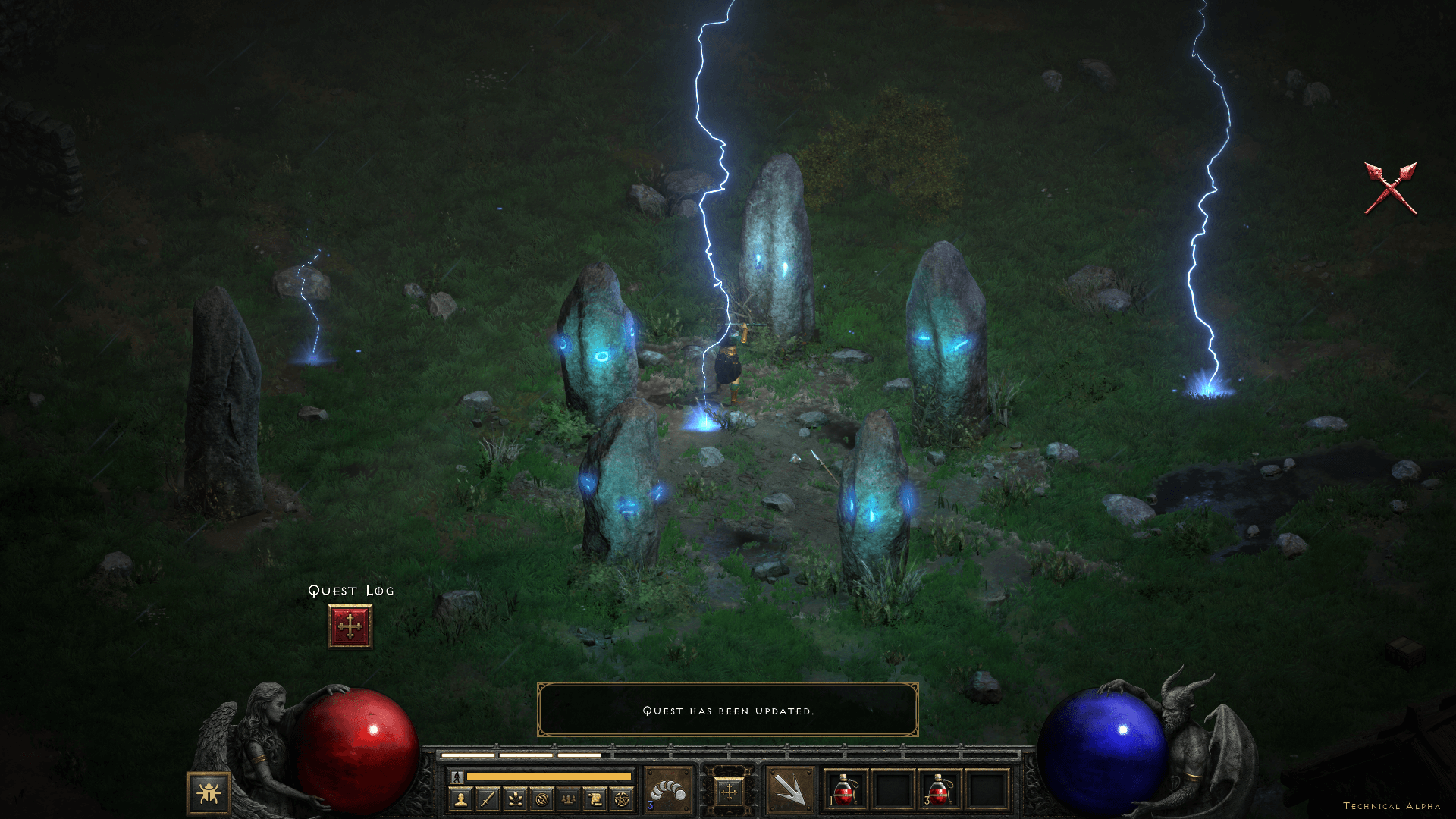Use the health potion in belt slot 3
1456x819 pixels.
(940, 790)
